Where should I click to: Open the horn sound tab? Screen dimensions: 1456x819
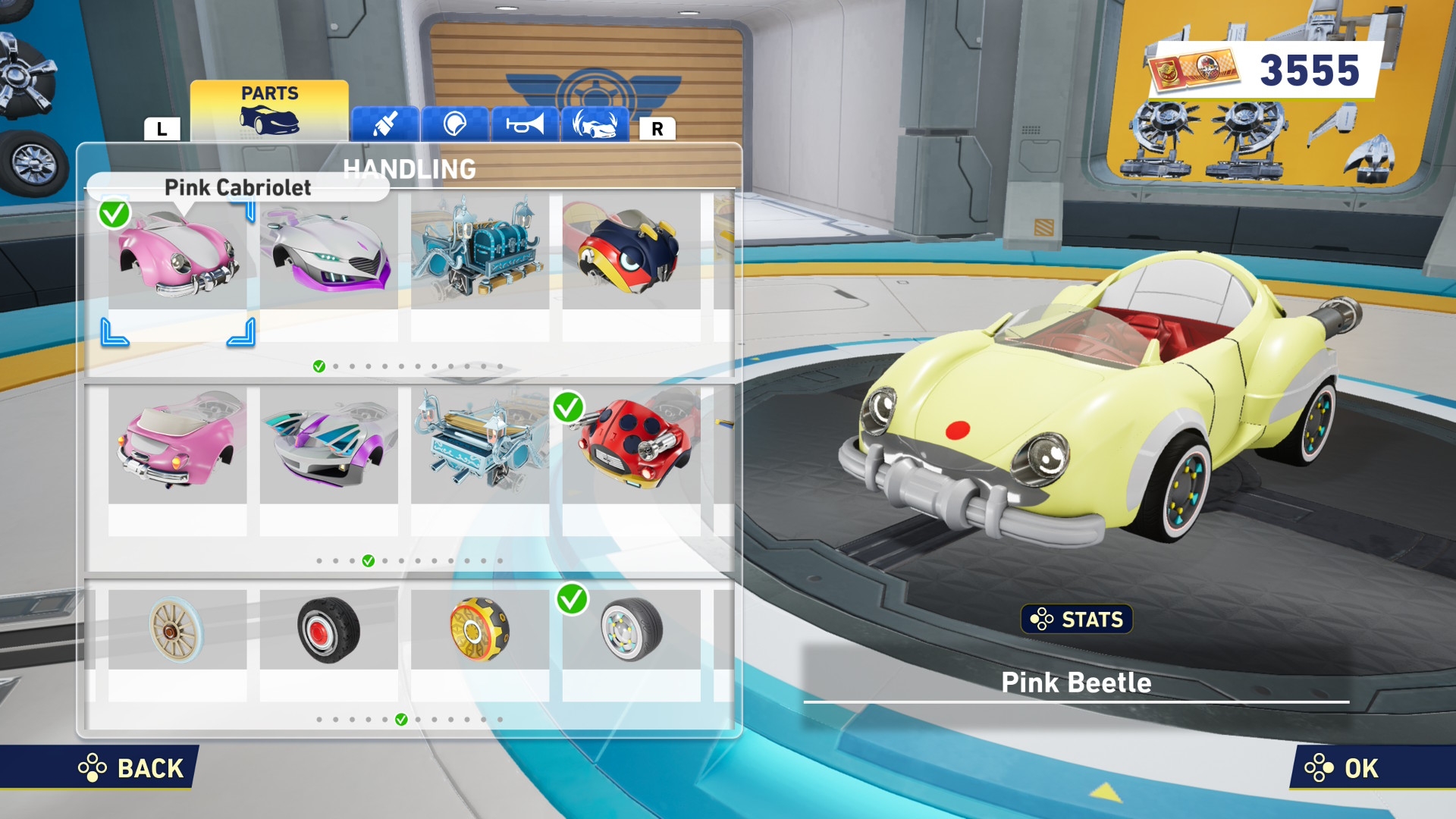point(525,124)
